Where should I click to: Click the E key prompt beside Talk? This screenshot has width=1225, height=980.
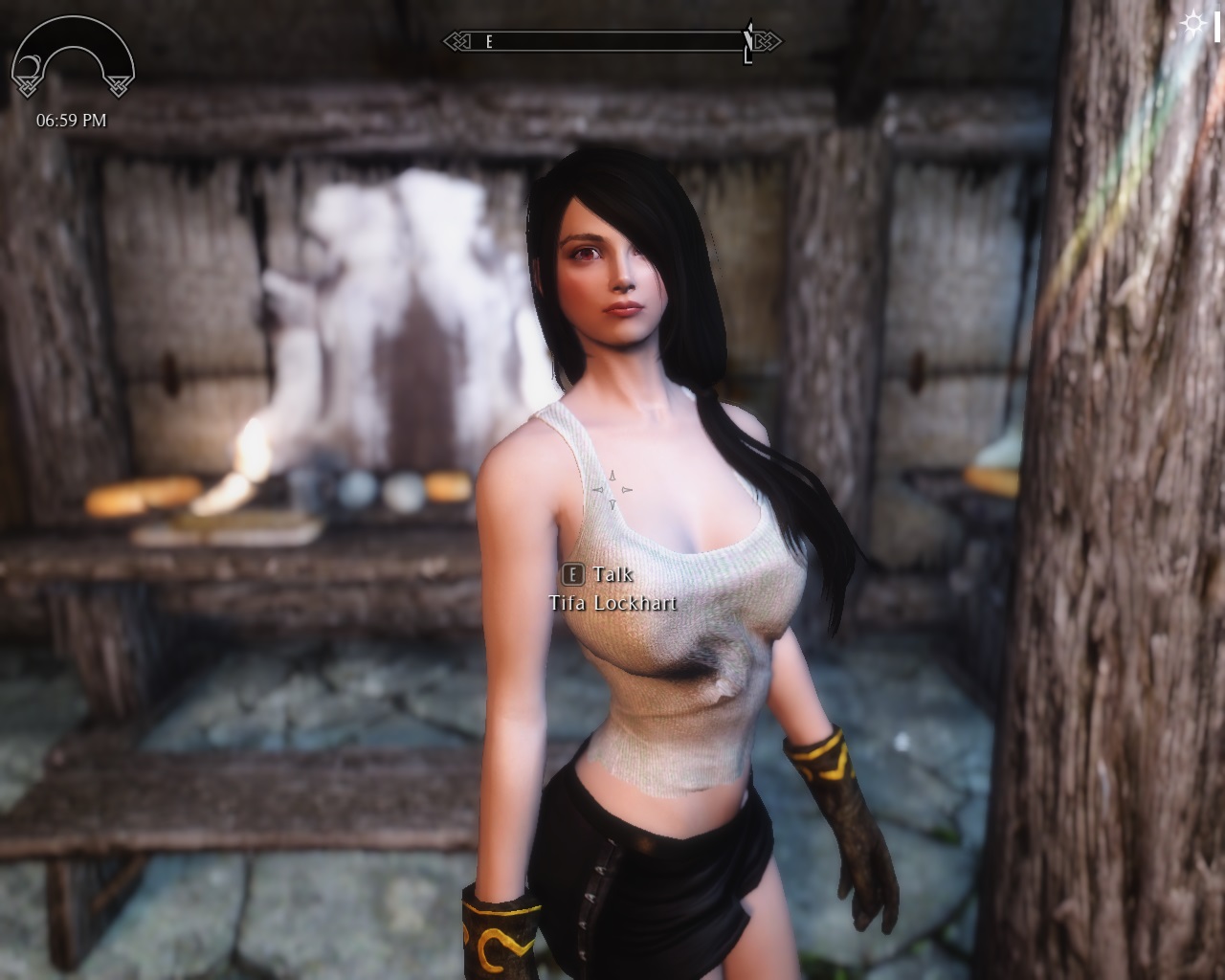[x=572, y=574]
